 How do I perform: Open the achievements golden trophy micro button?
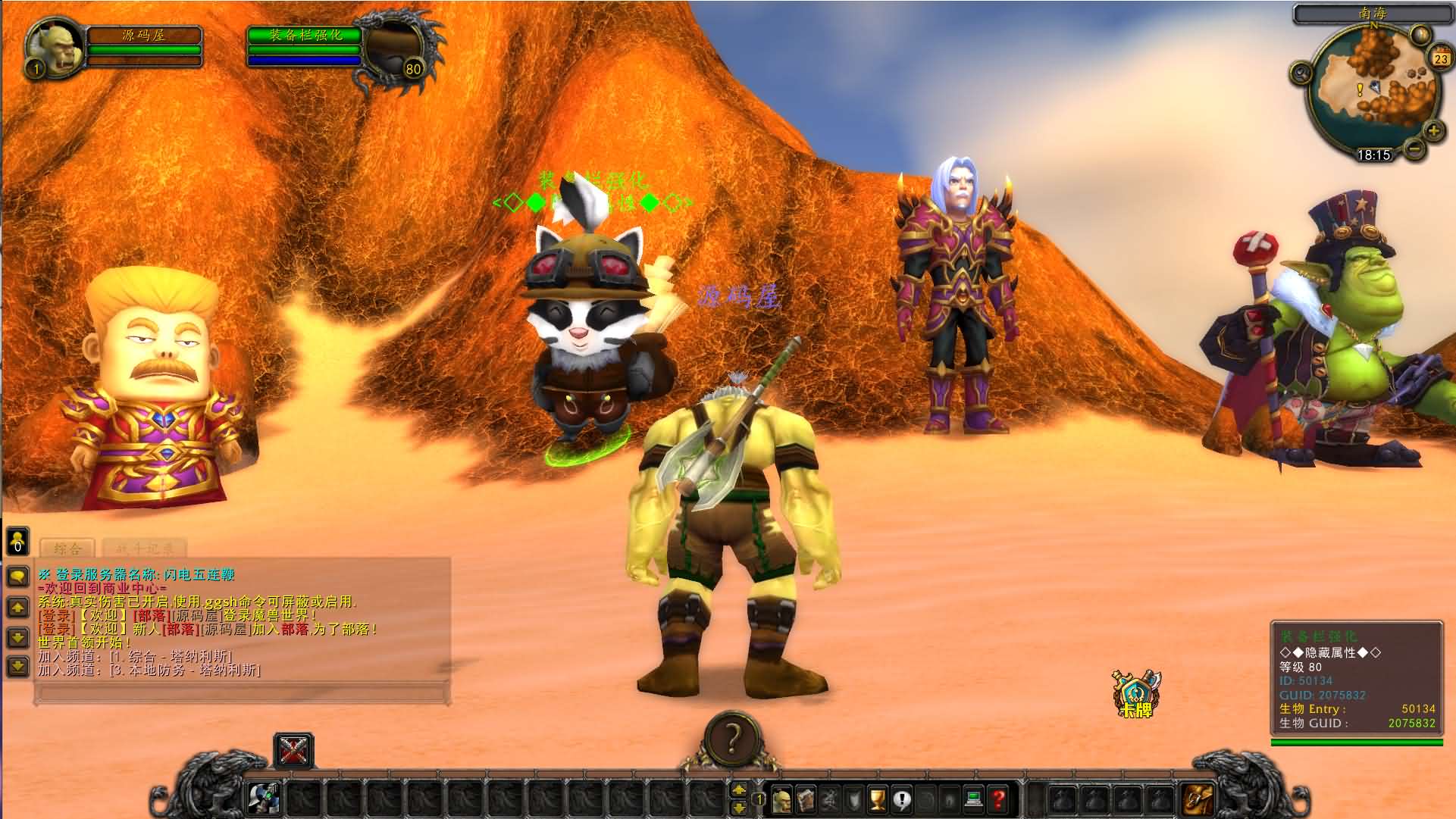[877, 799]
